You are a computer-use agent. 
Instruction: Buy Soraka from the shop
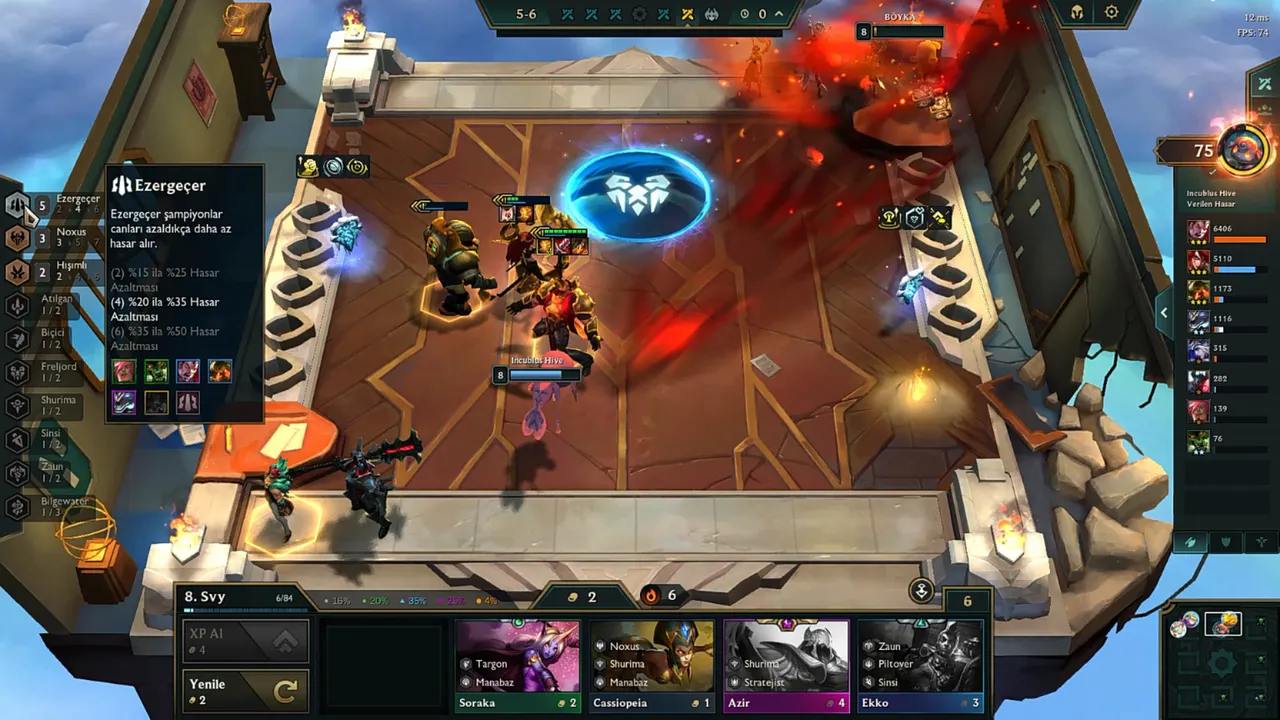pyautogui.click(x=518, y=665)
